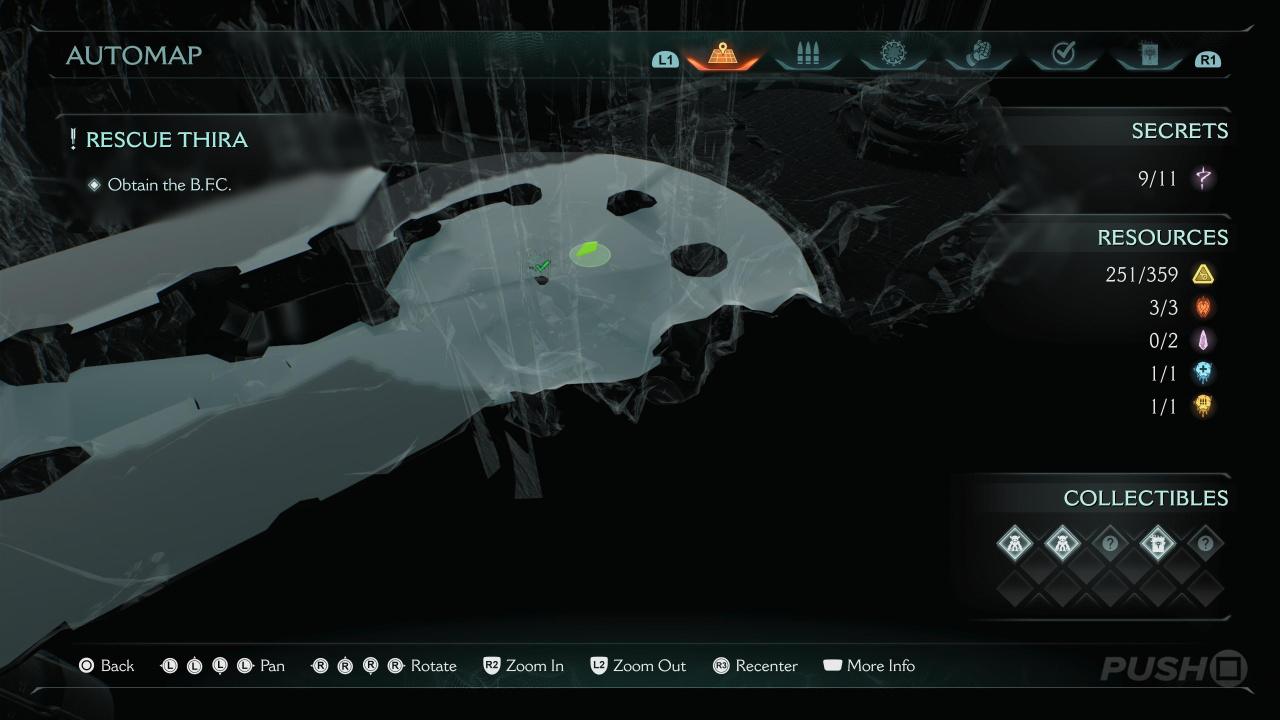Screen dimensions: 1280x720
Task: Click the green player arrow marker
Action: click(589, 252)
